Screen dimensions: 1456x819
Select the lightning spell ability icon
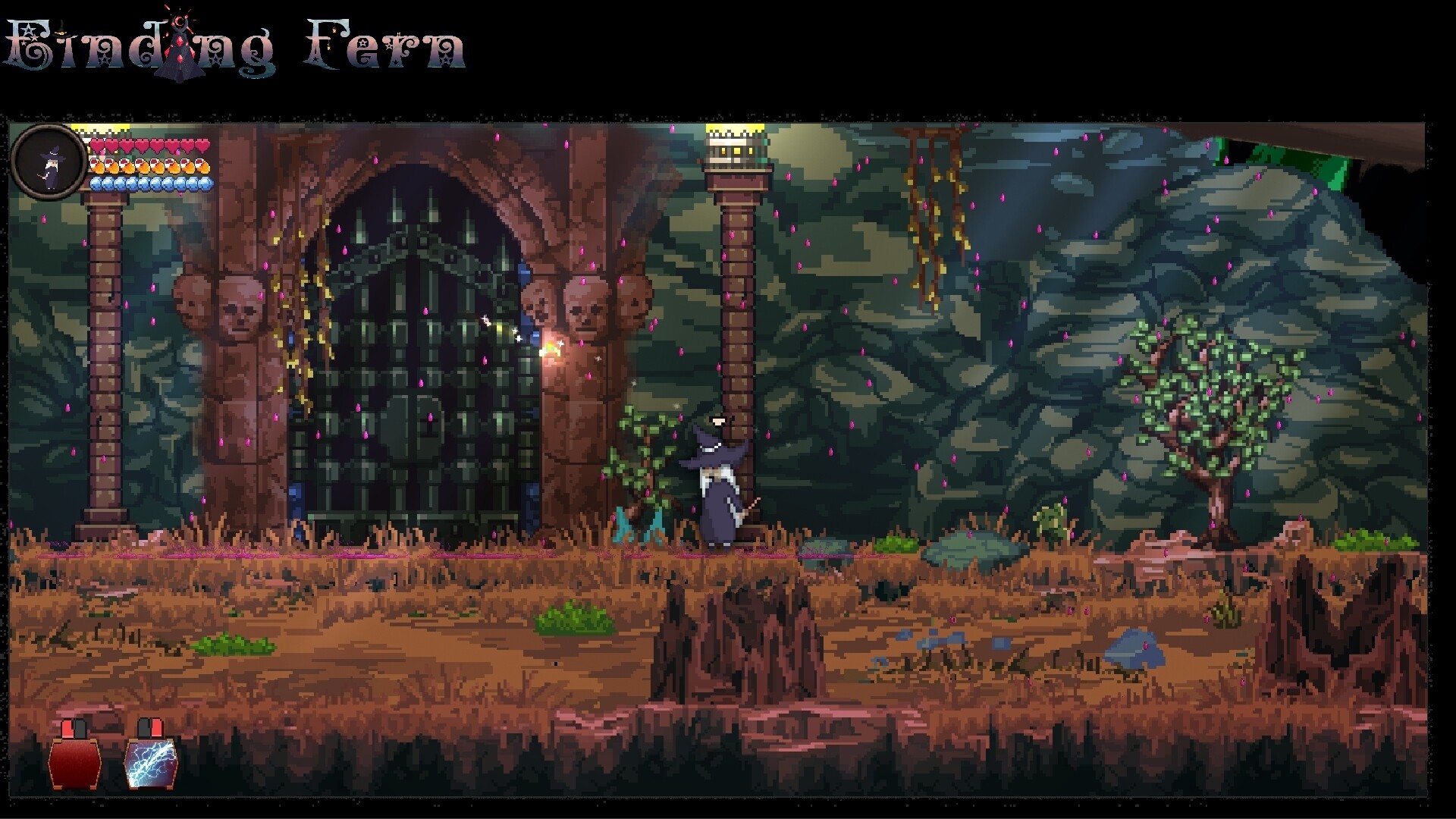point(151,764)
